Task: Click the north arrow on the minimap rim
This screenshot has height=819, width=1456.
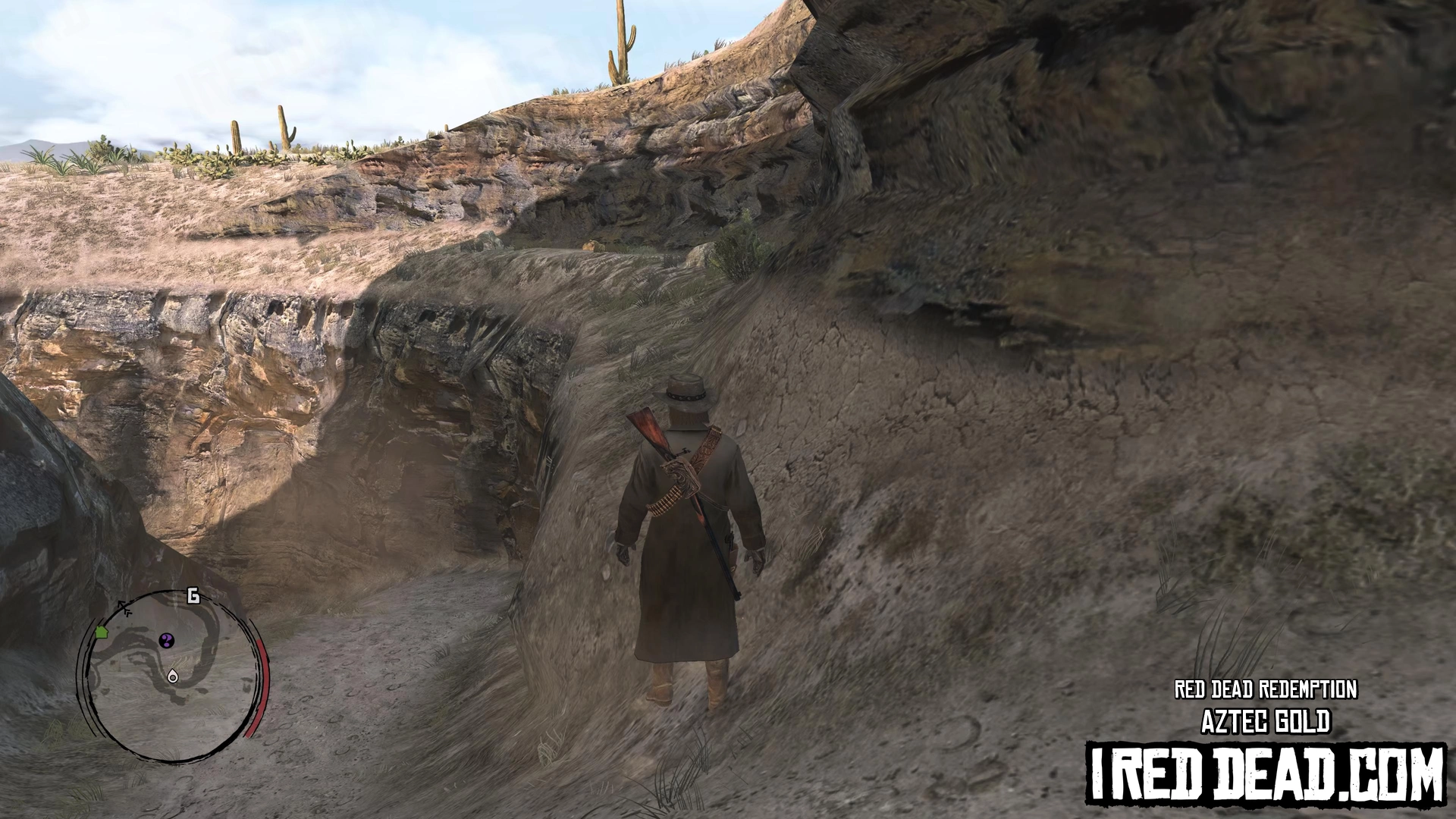Action: pyautogui.click(x=124, y=607)
